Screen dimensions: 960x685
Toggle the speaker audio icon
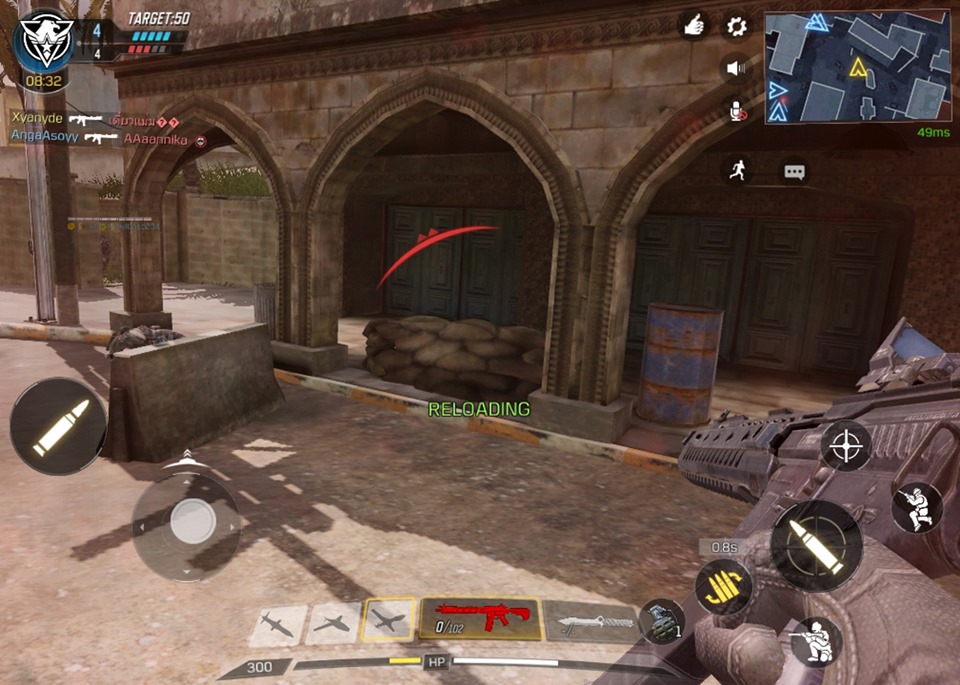click(x=737, y=68)
